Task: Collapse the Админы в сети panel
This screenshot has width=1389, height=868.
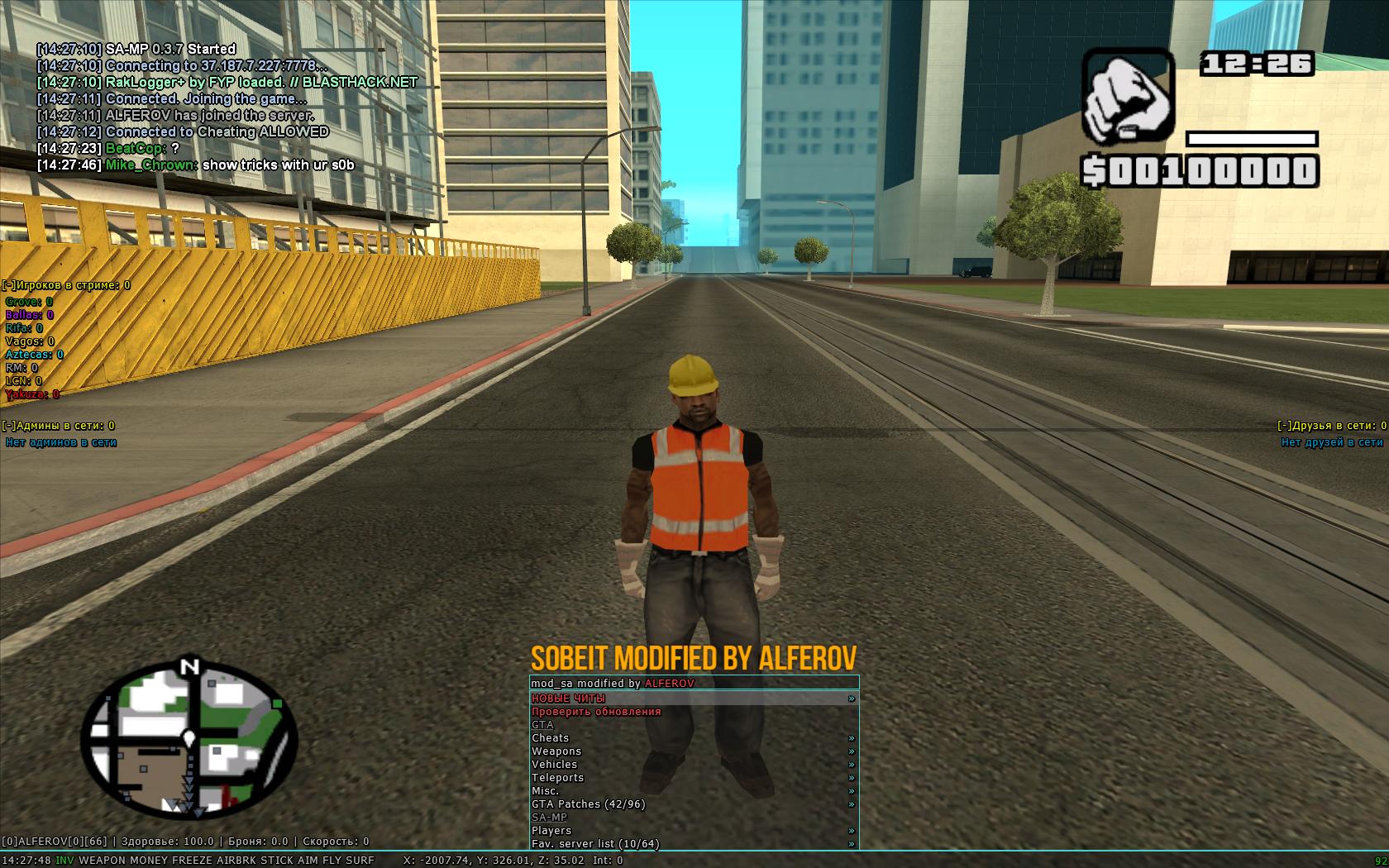Action: tap(9, 426)
